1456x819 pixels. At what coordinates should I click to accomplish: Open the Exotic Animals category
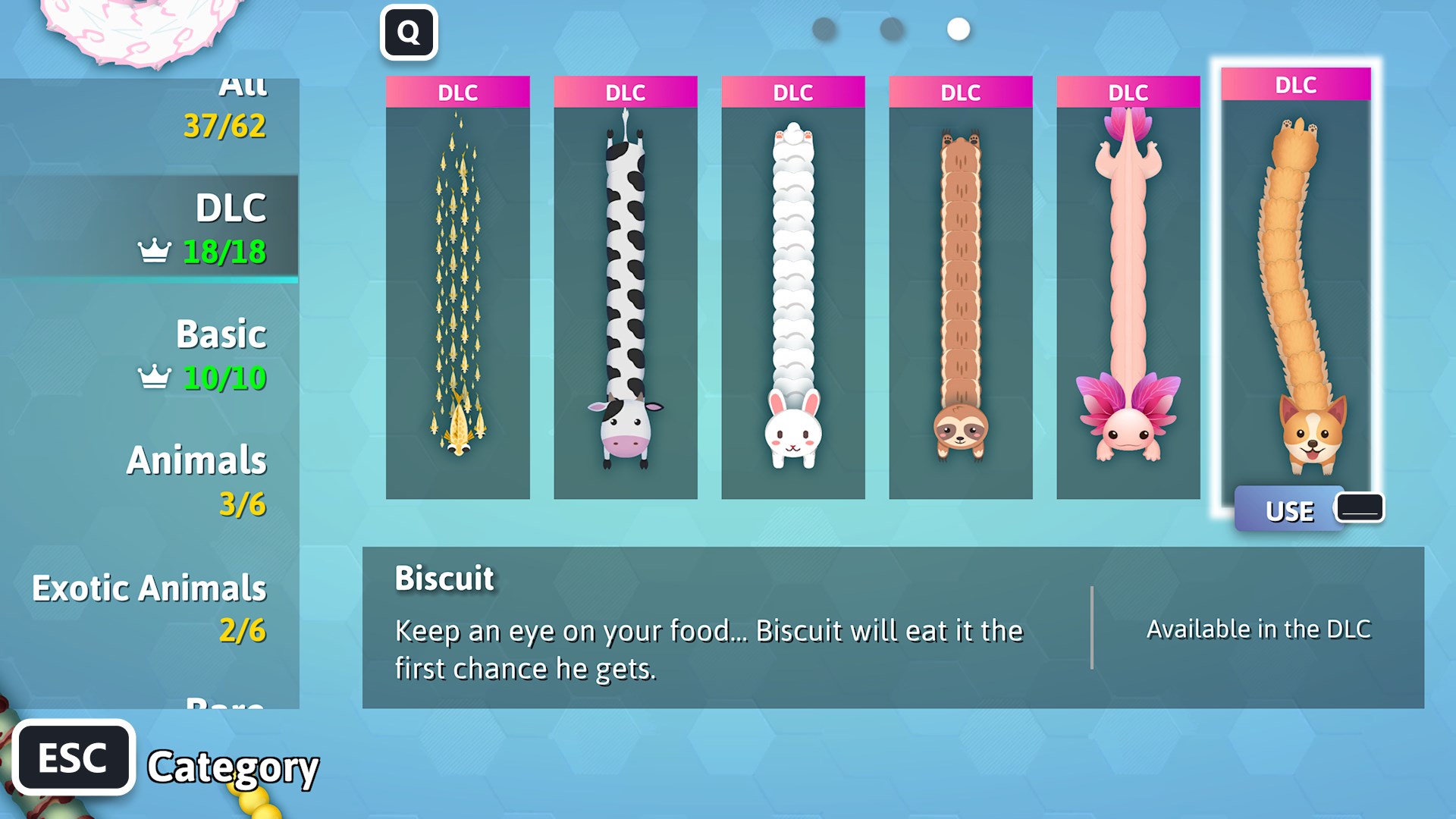coord(150,588)
